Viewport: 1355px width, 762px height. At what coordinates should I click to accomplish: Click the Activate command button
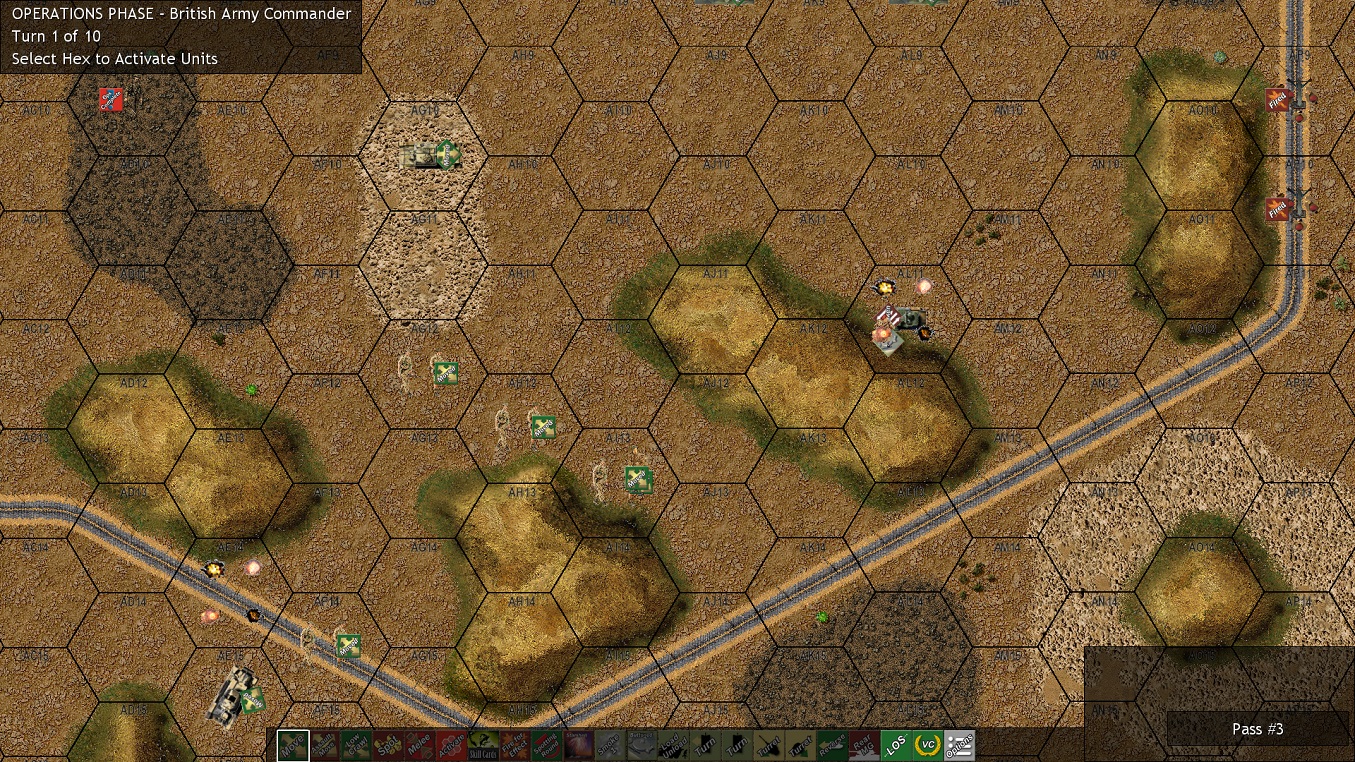tap(449, 745)
